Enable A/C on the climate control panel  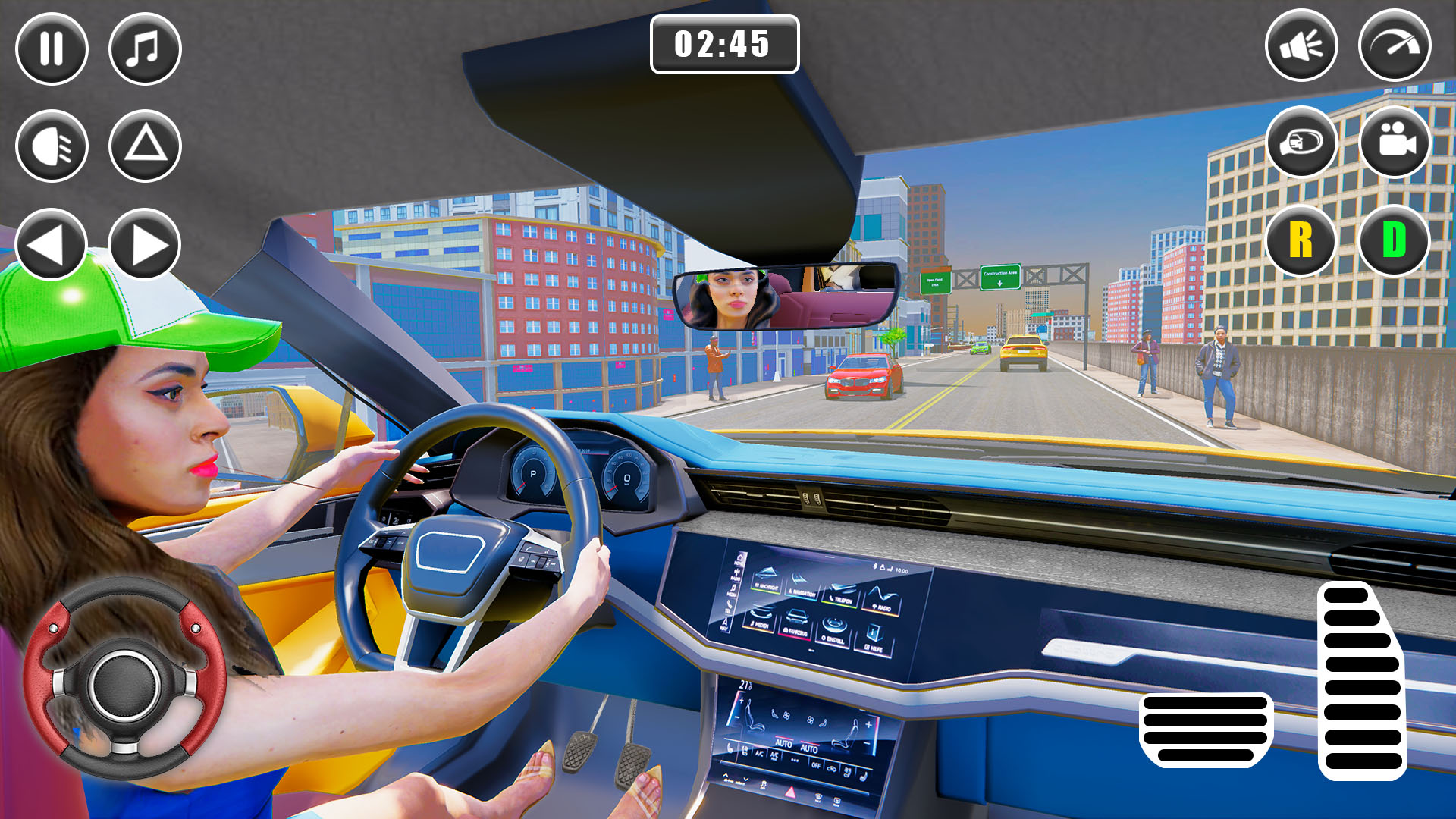(x=759, y=754)
